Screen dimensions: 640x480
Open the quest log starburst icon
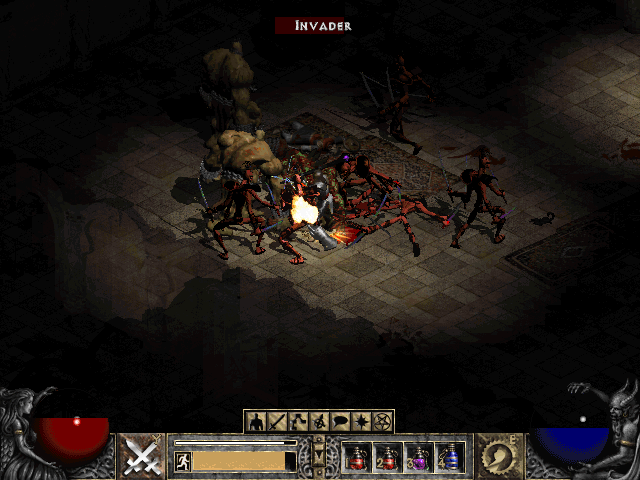[362, 421]
